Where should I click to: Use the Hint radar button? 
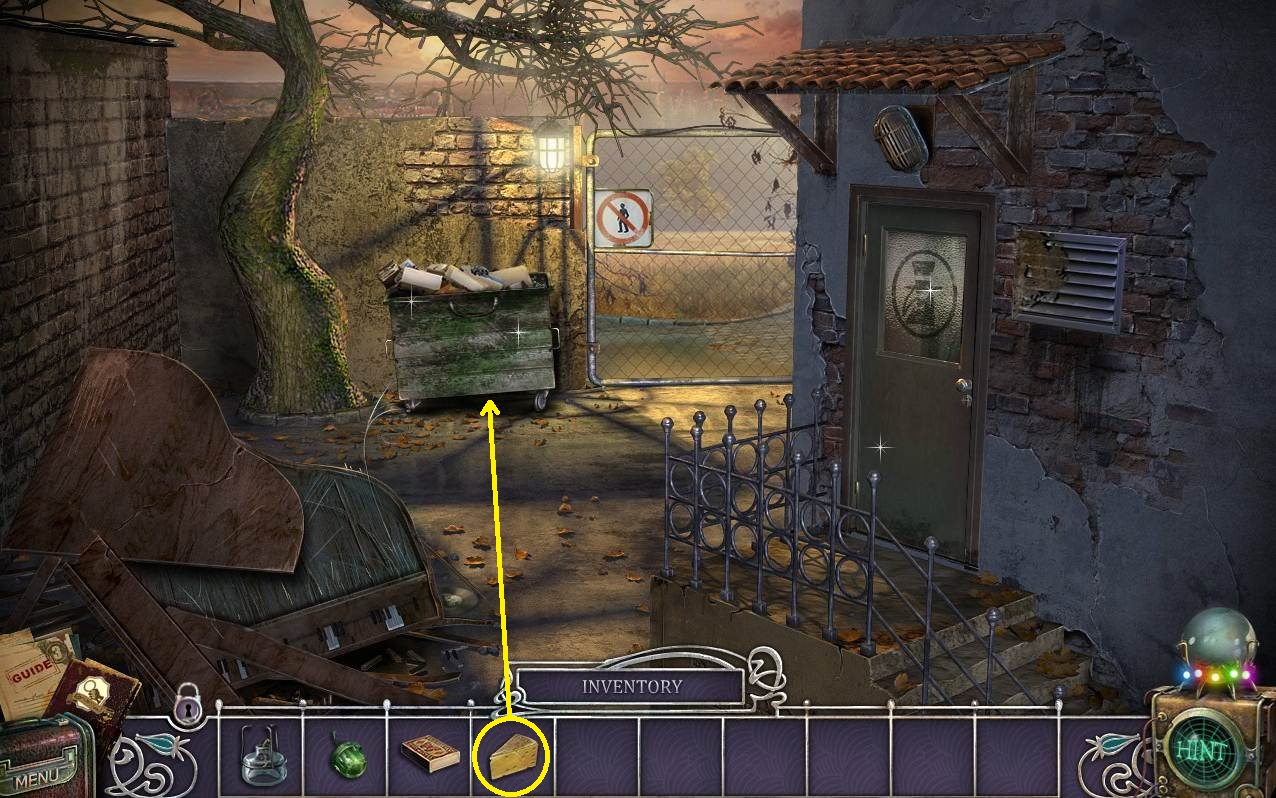click(x=1198, y=750)
